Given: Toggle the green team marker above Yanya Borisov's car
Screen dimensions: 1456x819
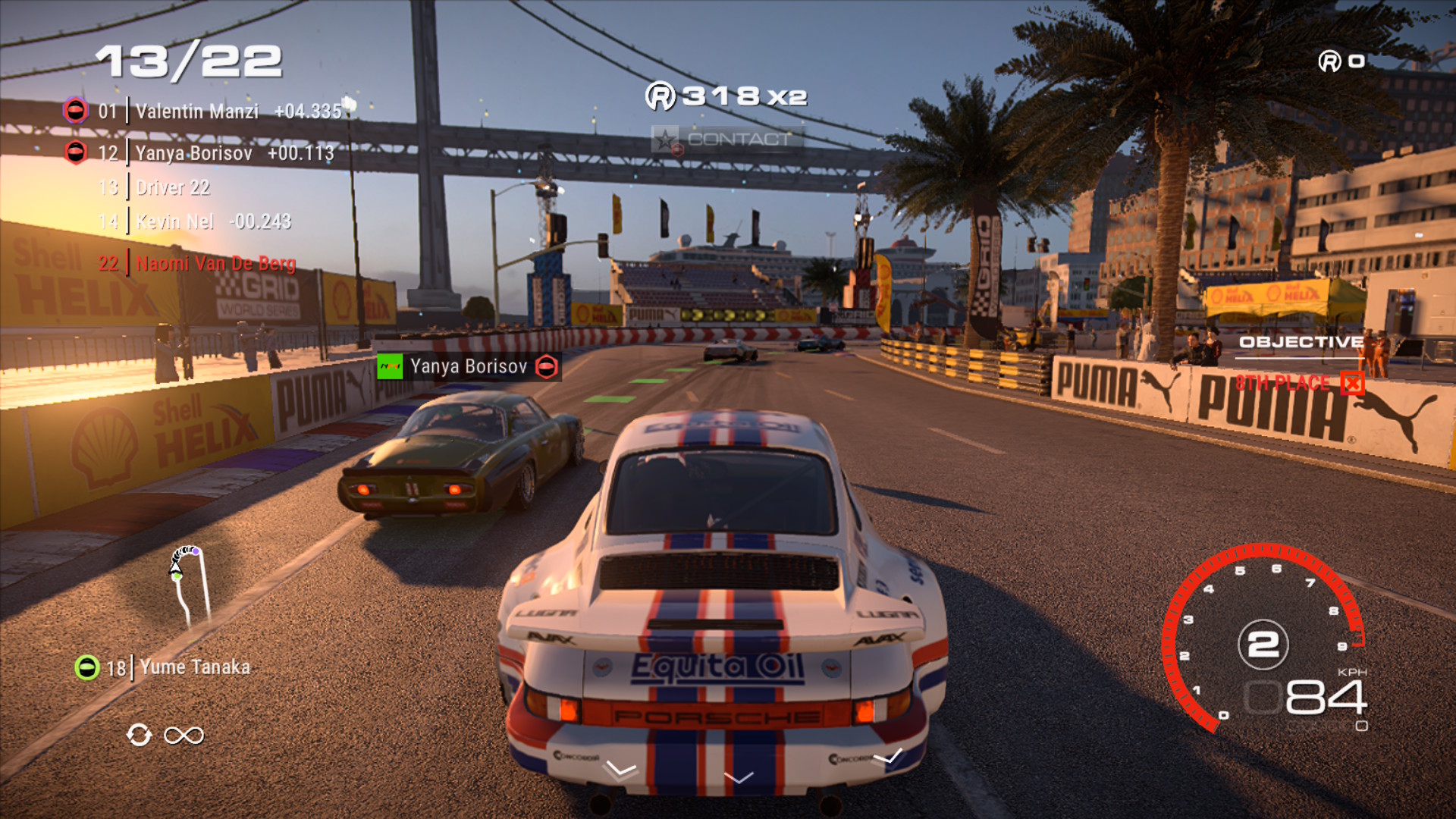Looking at the screenshot, I should [390, 366].
